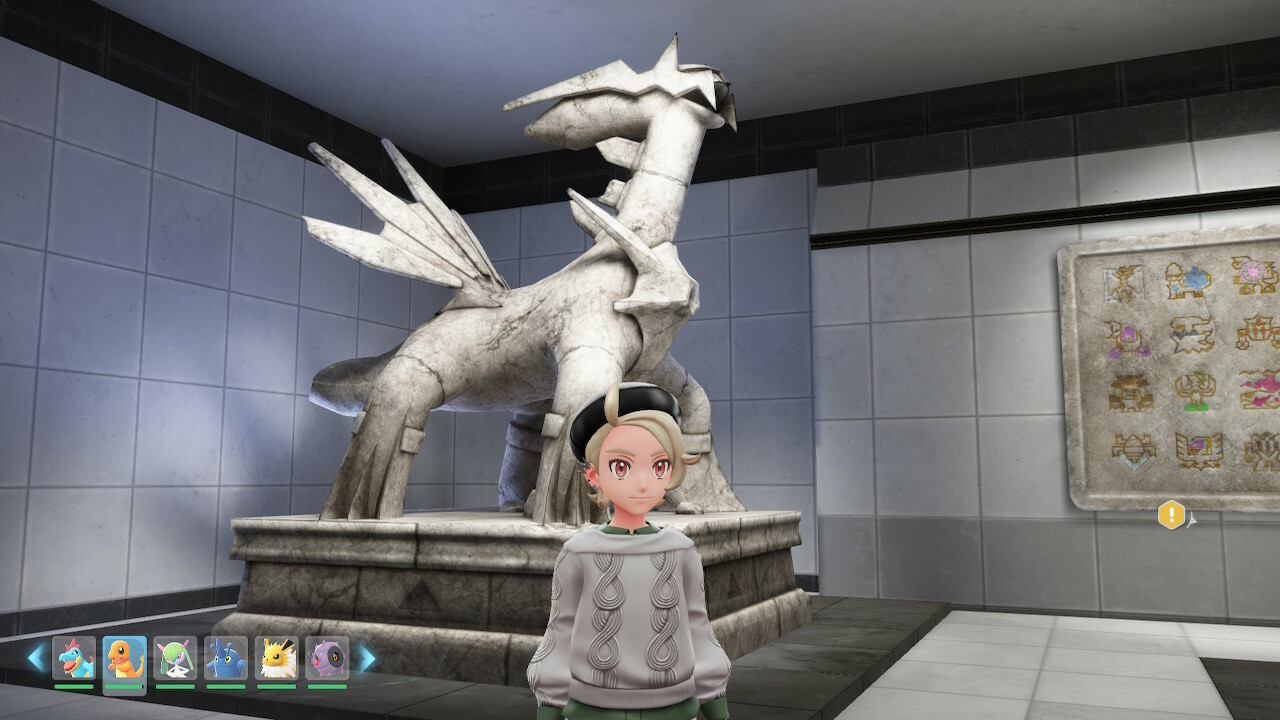Click the left arrow of the party bar
This screenshot has height=720, width=1280.
36,658
